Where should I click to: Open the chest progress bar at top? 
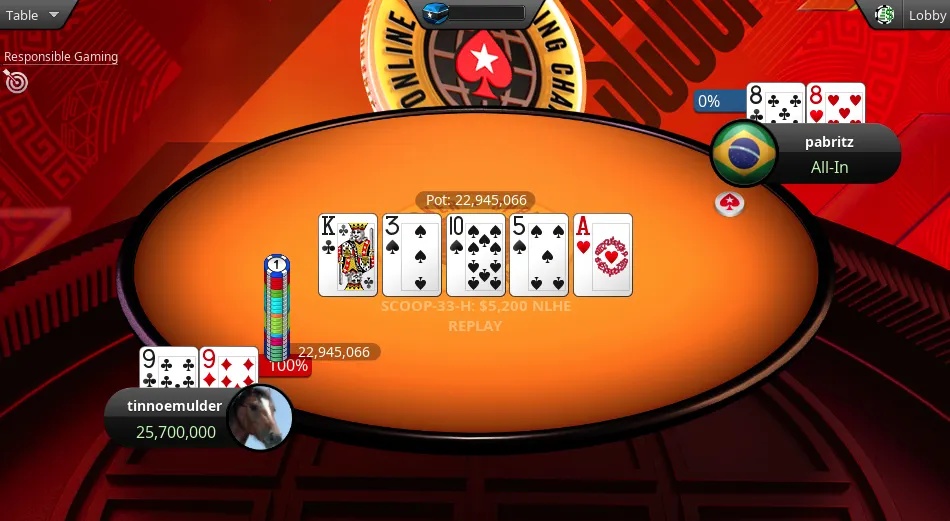[x=474, y=13]
